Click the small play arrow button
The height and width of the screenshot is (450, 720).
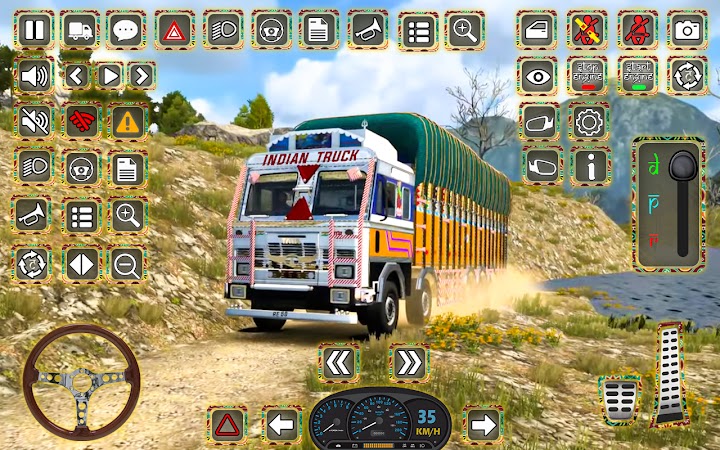coord(110,75)
